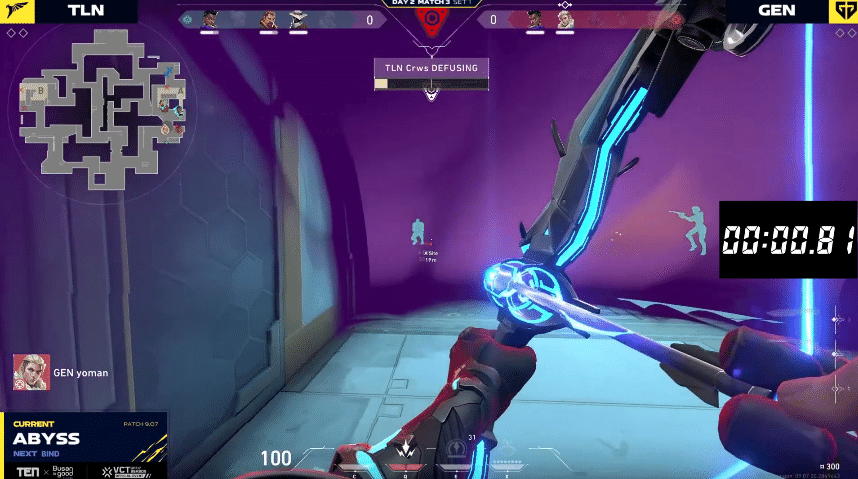858x479 pixels.
Task: Click the current map ABYSS panel
Action: (83, 439)
